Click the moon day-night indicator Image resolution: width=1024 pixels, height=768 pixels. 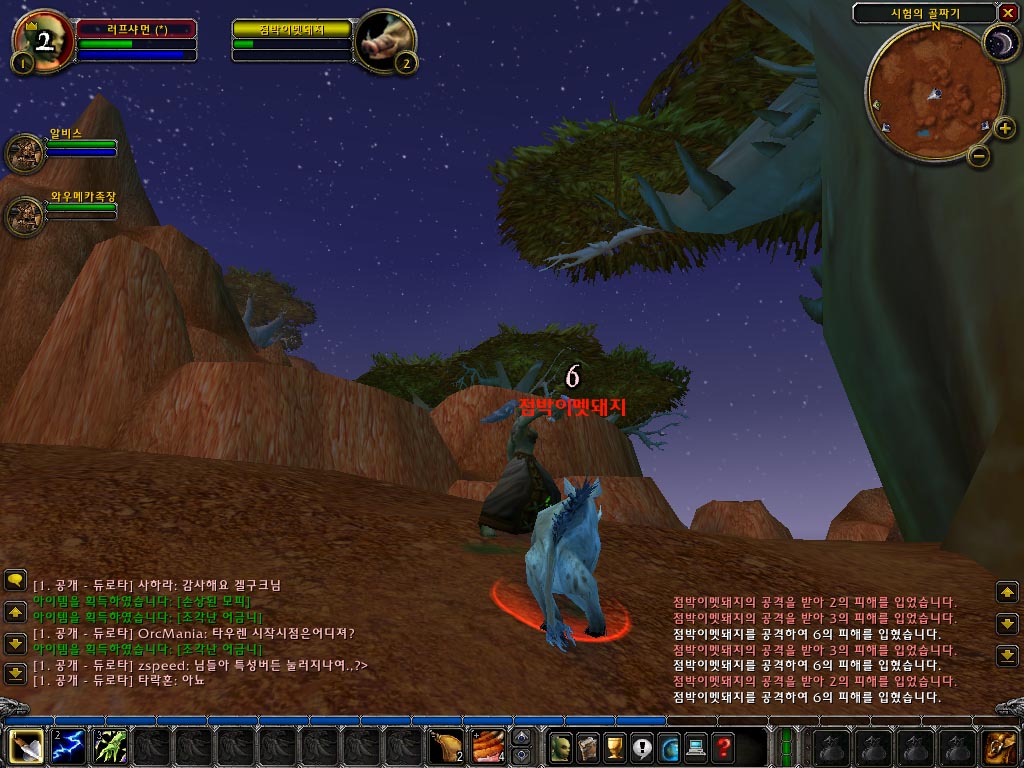click(x=998, y=42)
